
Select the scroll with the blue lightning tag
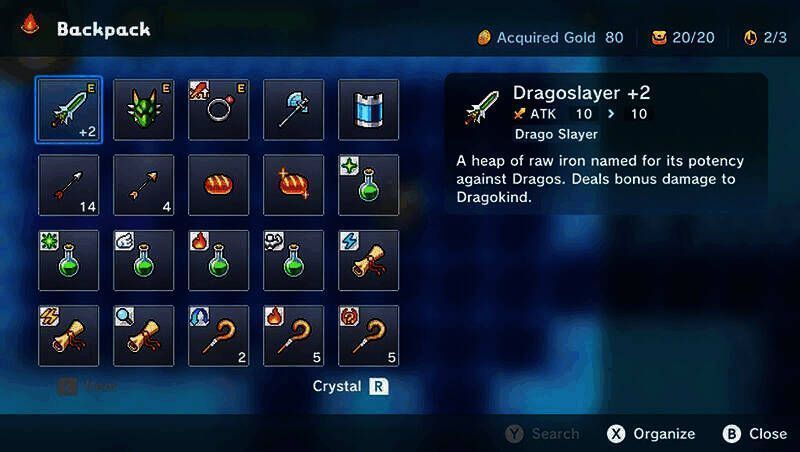click(368, 261)
